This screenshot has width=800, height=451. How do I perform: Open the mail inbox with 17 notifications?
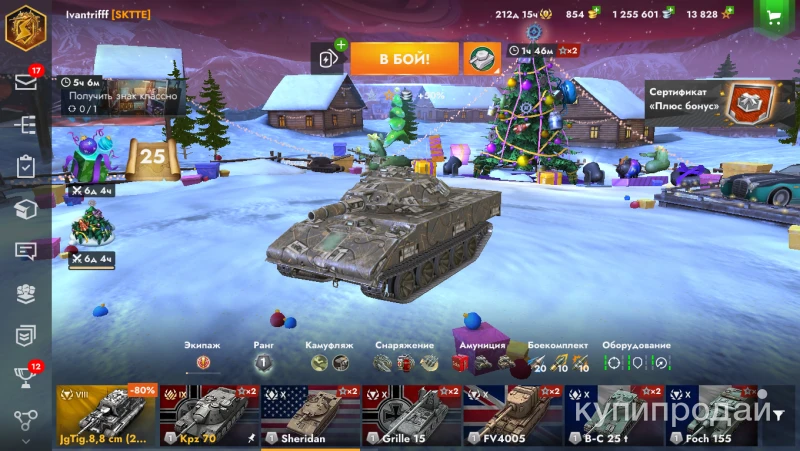click(x=25, y=82)
